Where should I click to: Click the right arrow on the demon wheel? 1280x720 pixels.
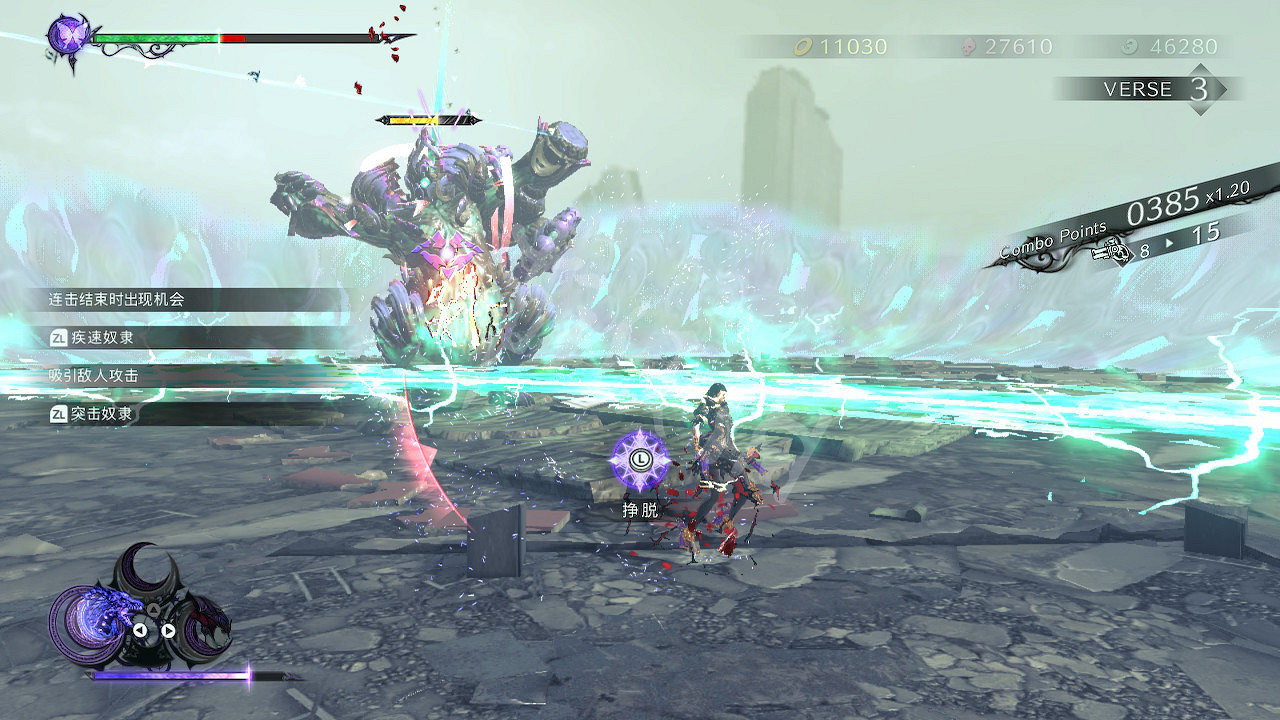(168, 629)
